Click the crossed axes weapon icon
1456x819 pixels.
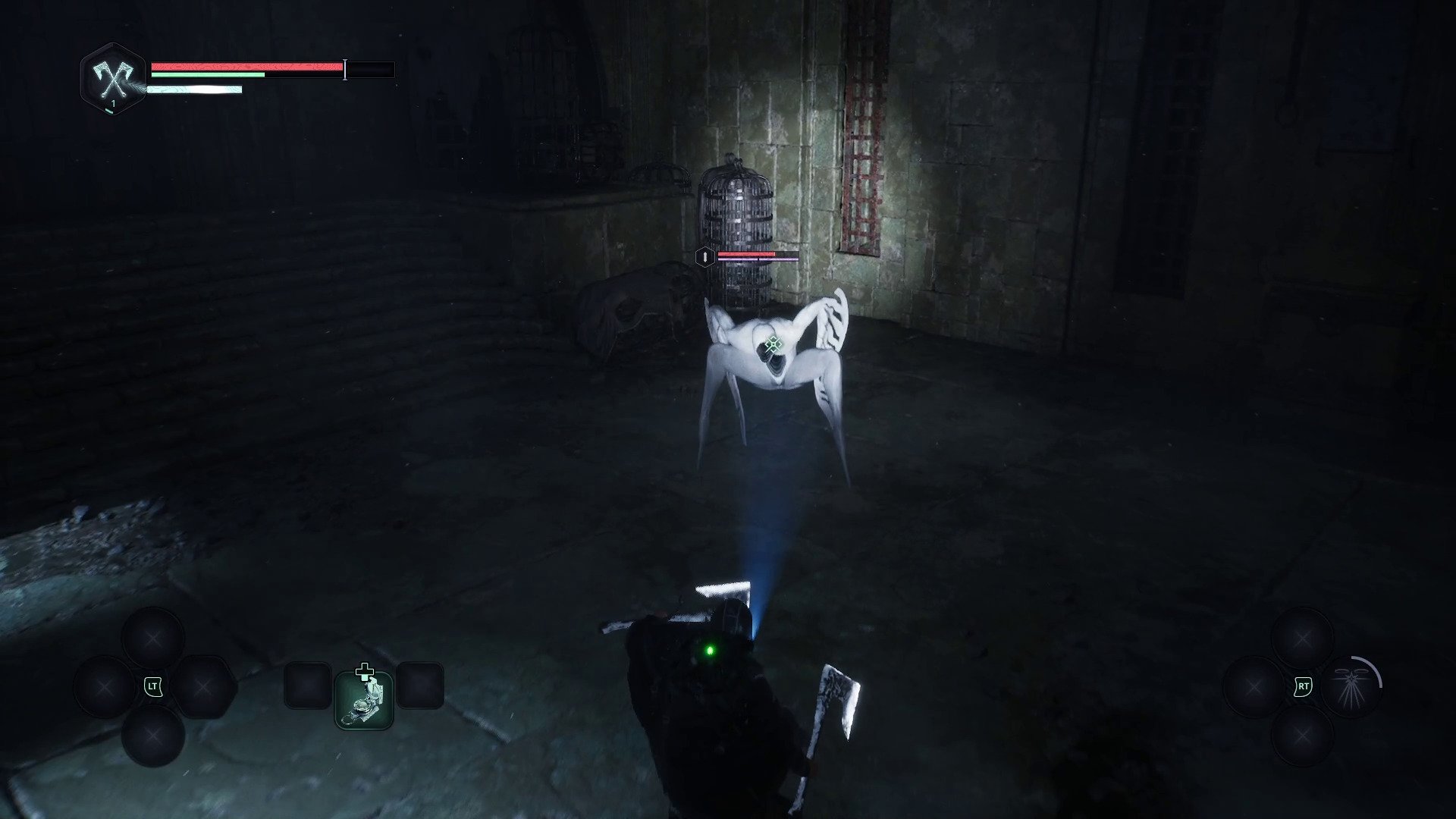click(x=111, y=79)
